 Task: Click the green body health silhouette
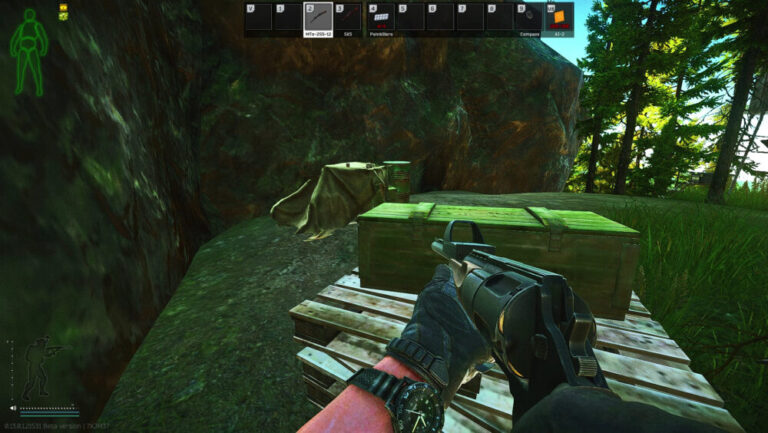click(28, 52)
